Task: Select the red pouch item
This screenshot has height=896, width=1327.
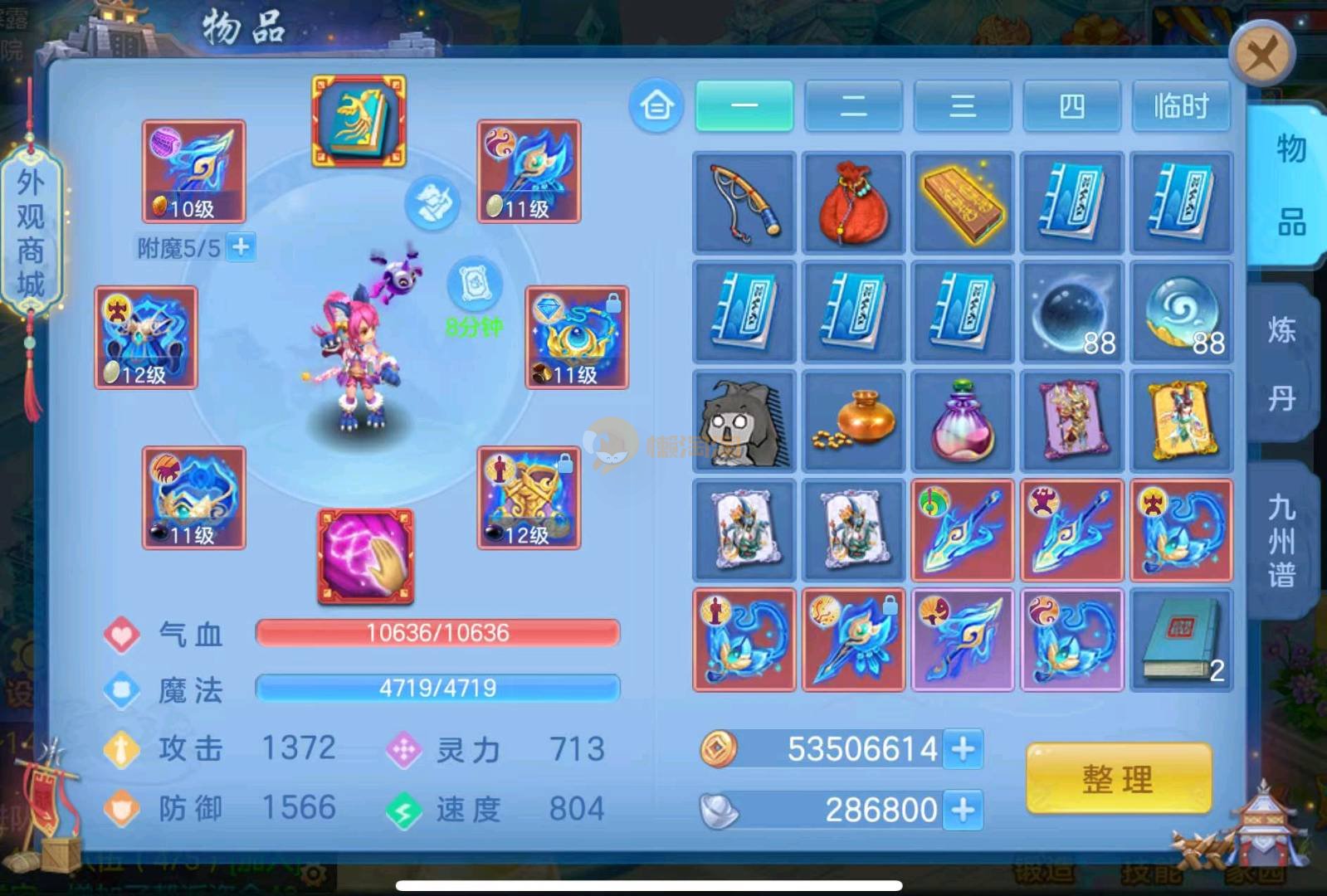Action: pyautogui.click(x=853, y=202)
